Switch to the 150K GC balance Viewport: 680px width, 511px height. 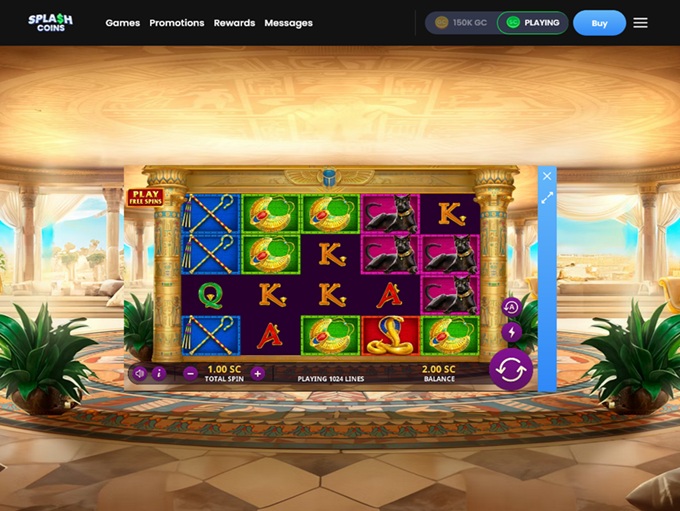[x=461, y=23]
